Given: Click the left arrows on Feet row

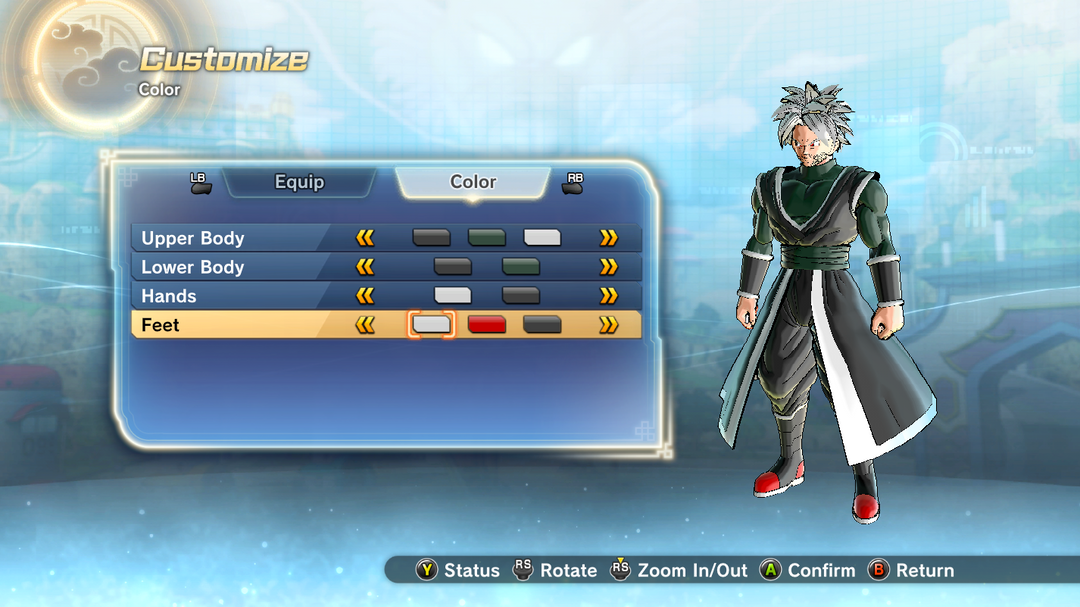Looking at the screenshot, I should (365, 325).
